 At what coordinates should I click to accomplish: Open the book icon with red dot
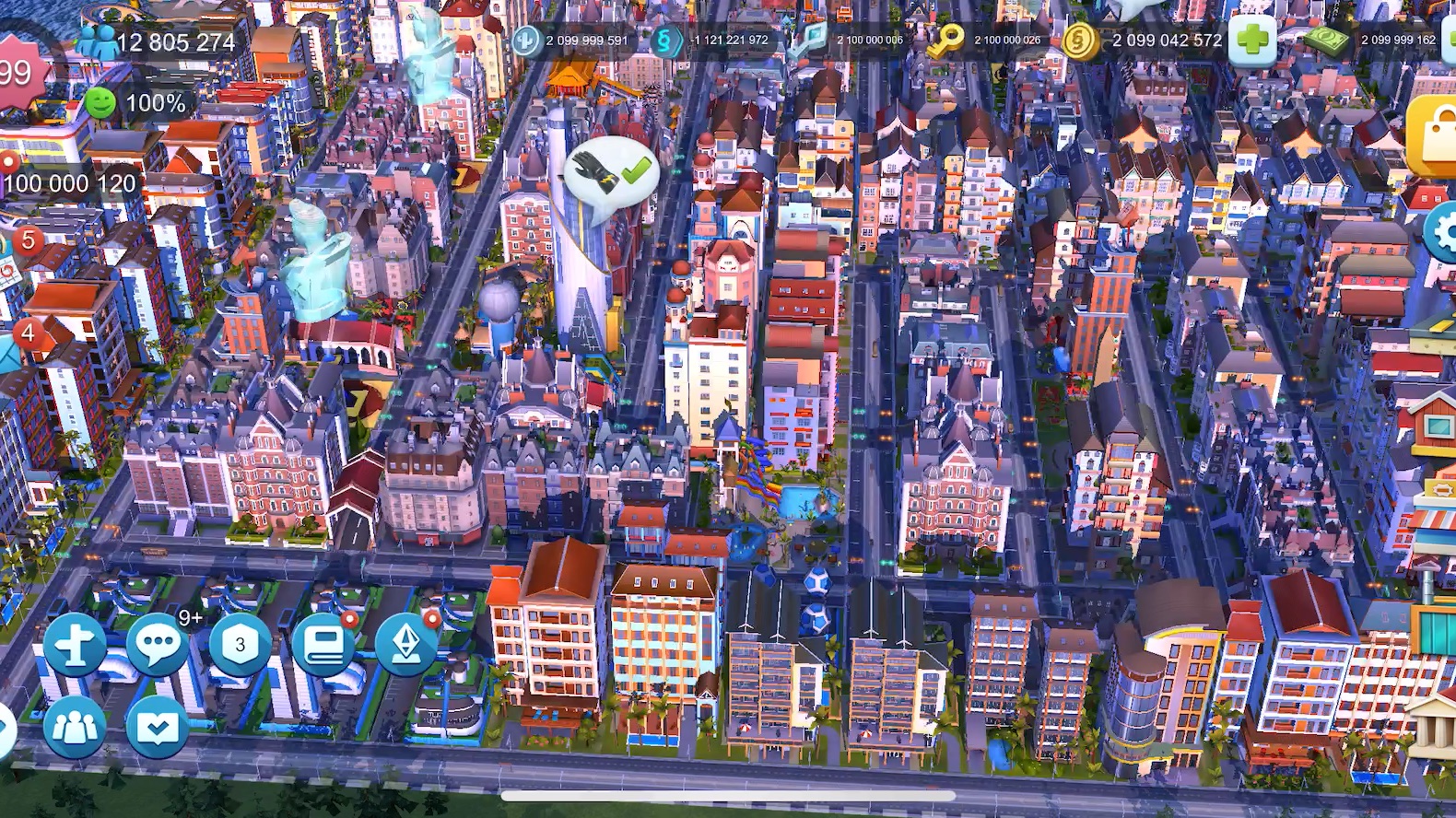(x=323, y=644)
